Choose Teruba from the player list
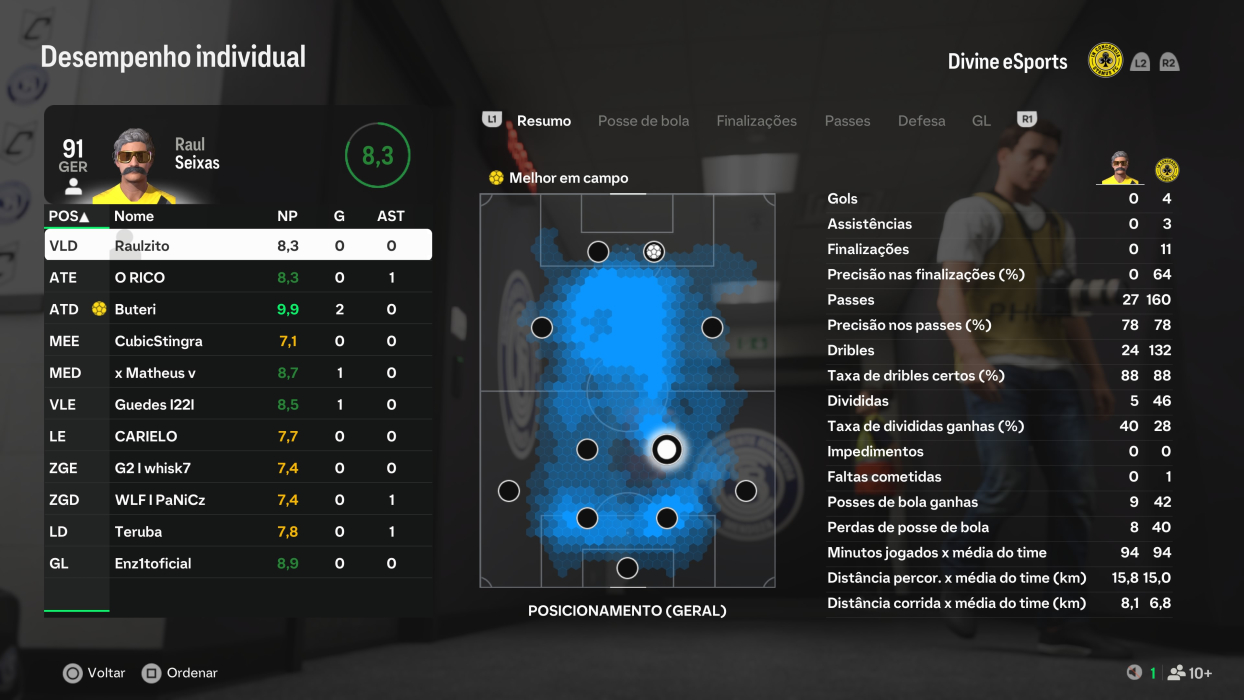The height and width of the screenshot is (700, 1244). pyautogui.click(x=238, y=532)
